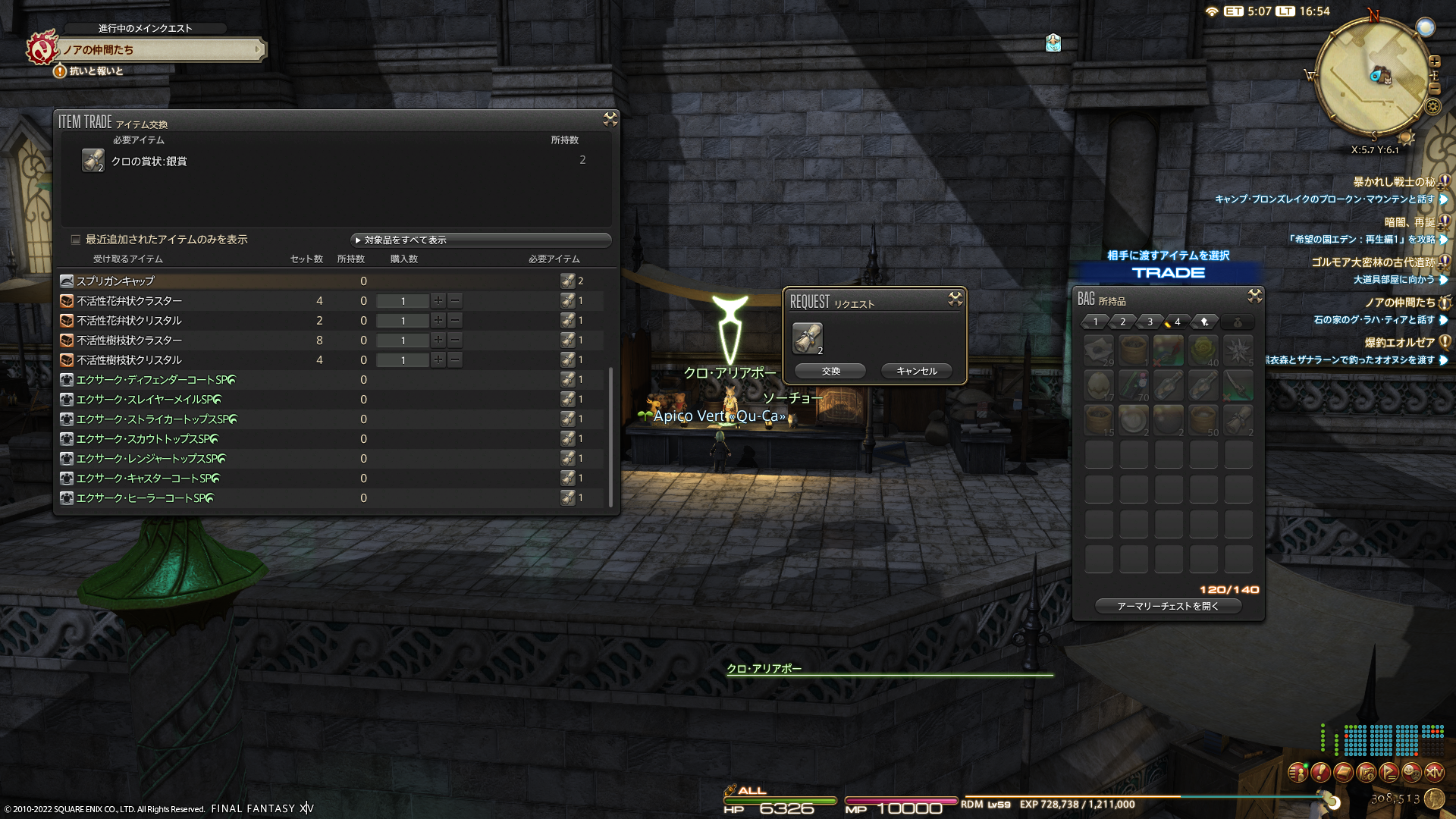Close the ITEM TRADE window

(x=610, y=119)
